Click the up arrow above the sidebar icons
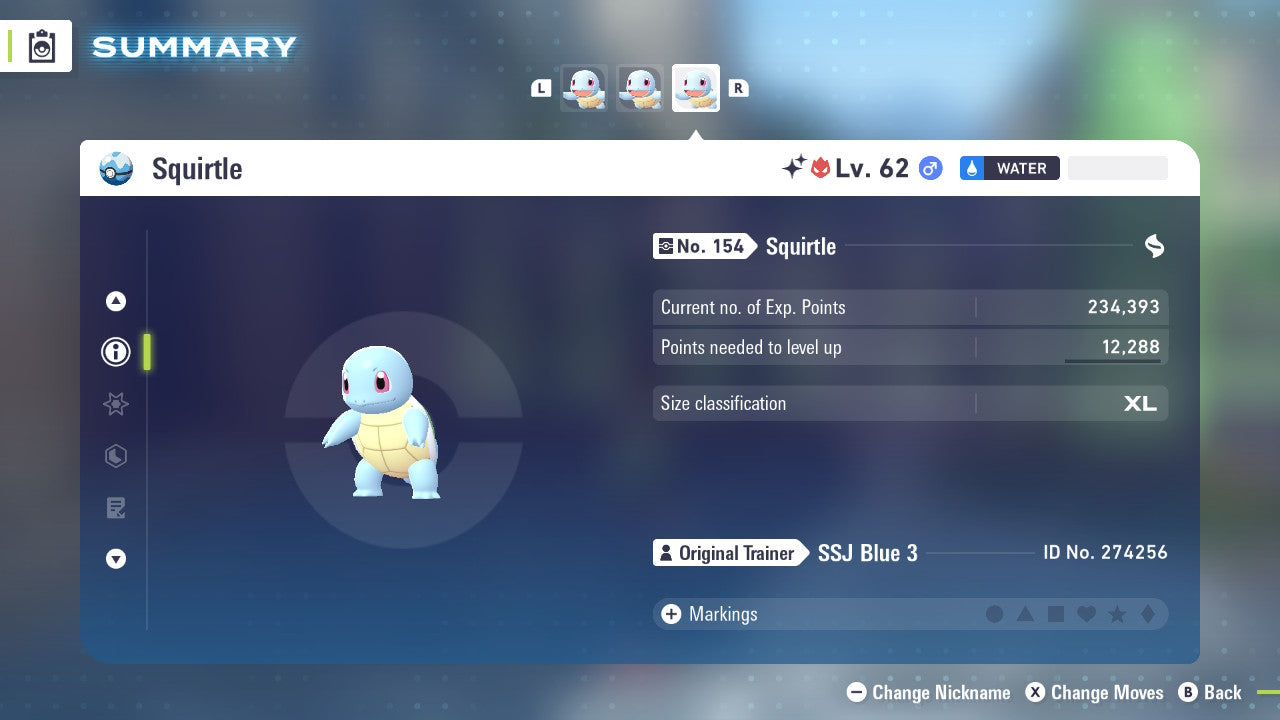This screenshot has width=1280, height=720. [115, 301]
